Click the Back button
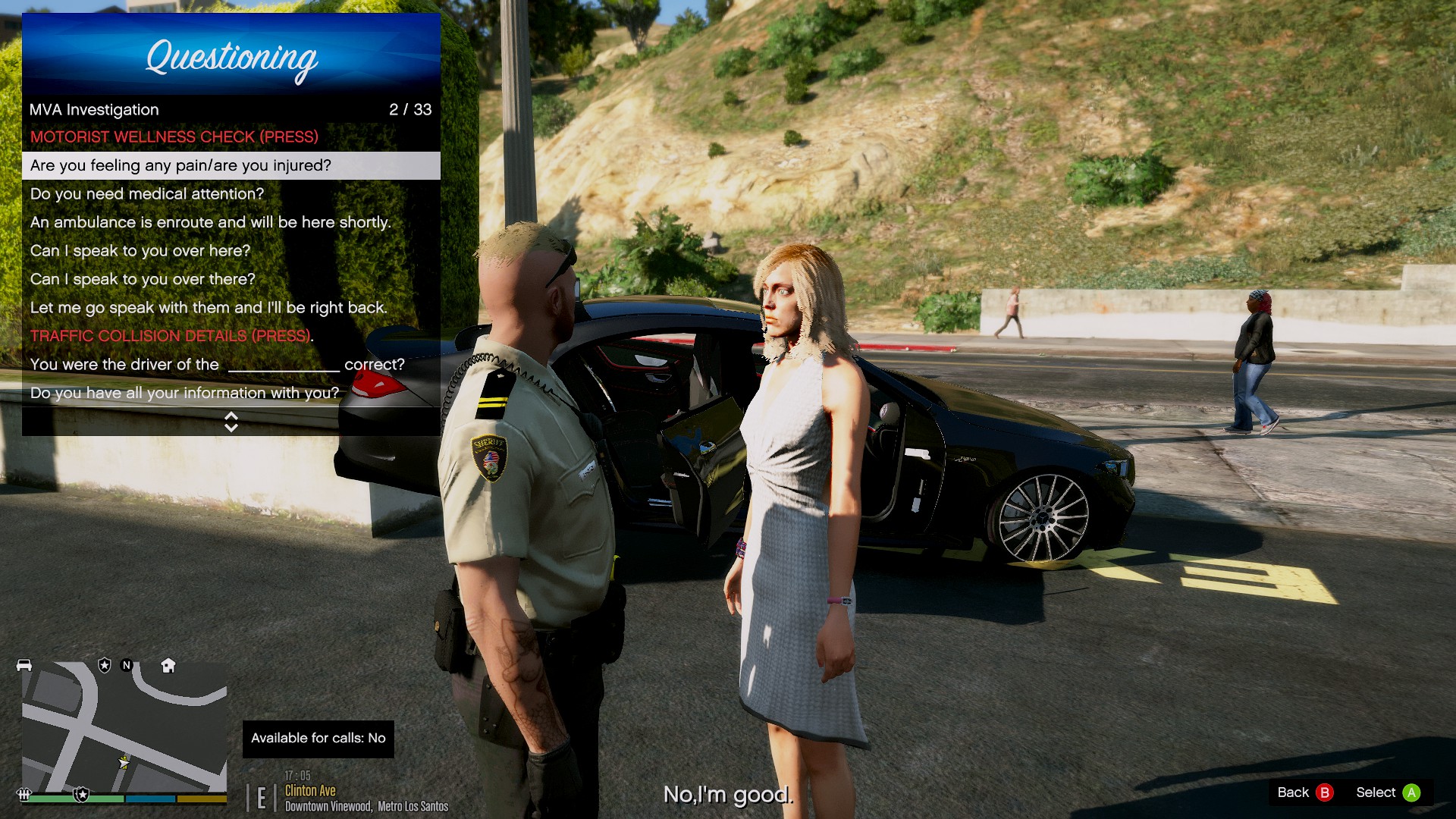The width and height of the screenshot is (1456, 819). pos(1304,792)
